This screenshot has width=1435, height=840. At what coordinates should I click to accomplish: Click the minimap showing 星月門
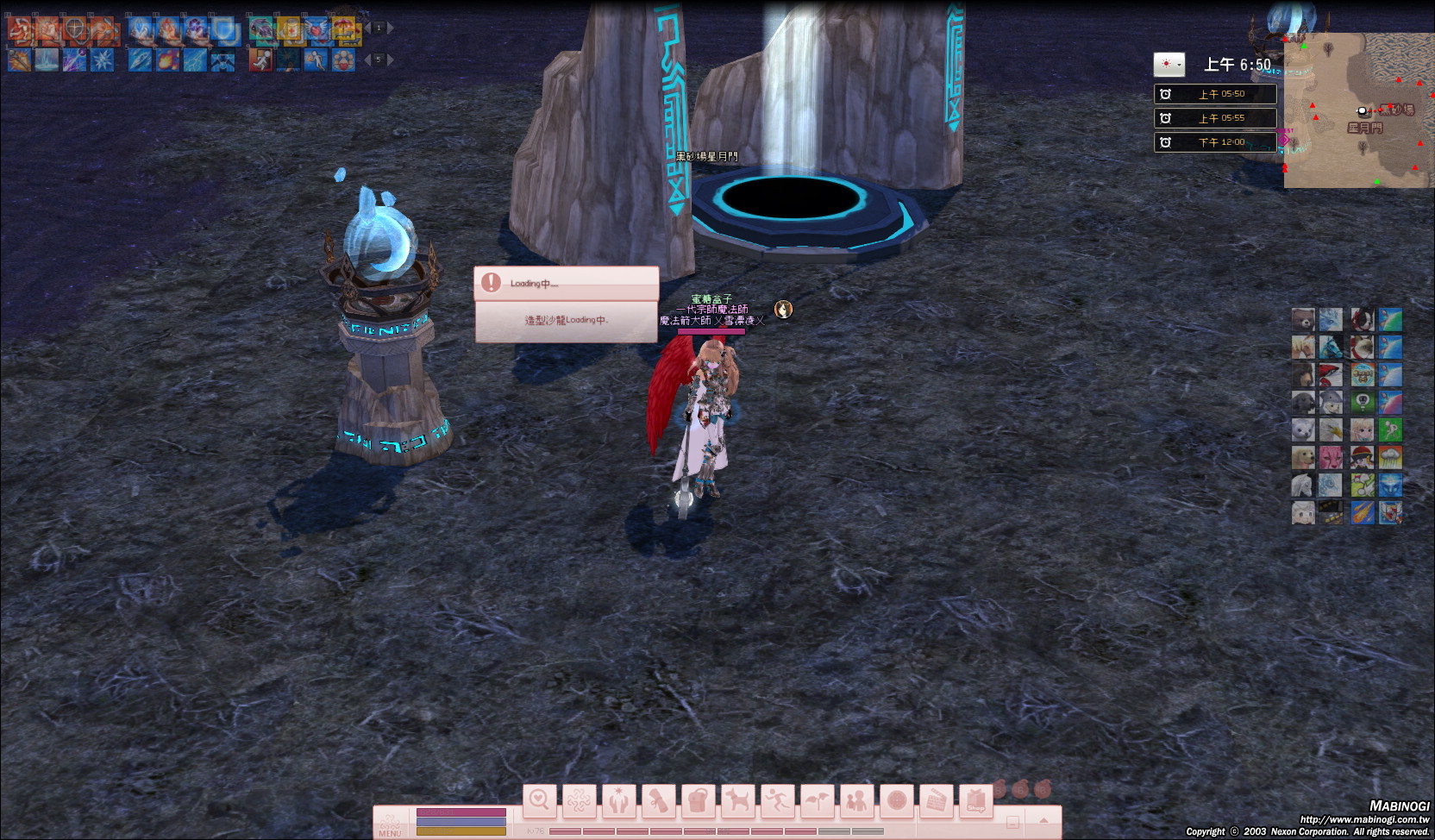(x=1358, y=110)
